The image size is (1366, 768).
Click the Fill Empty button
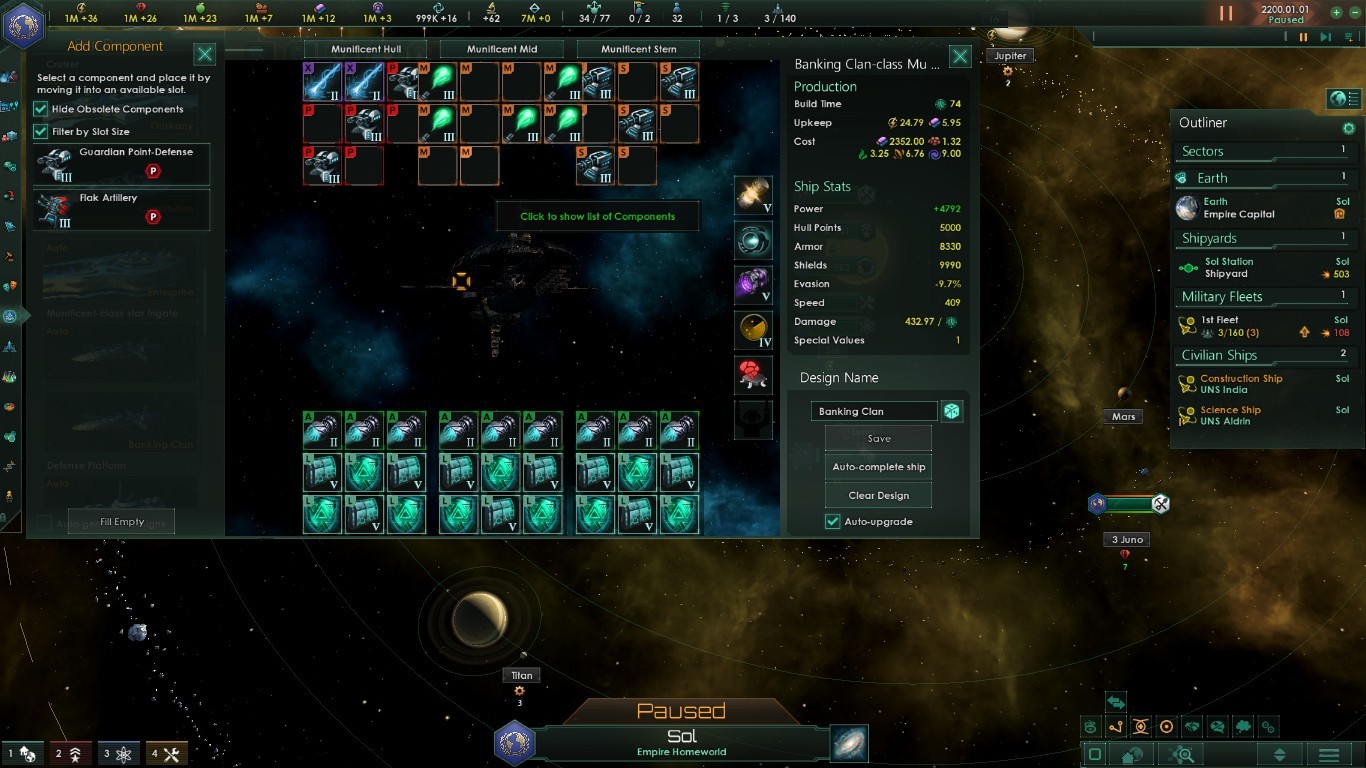point(122,522)
